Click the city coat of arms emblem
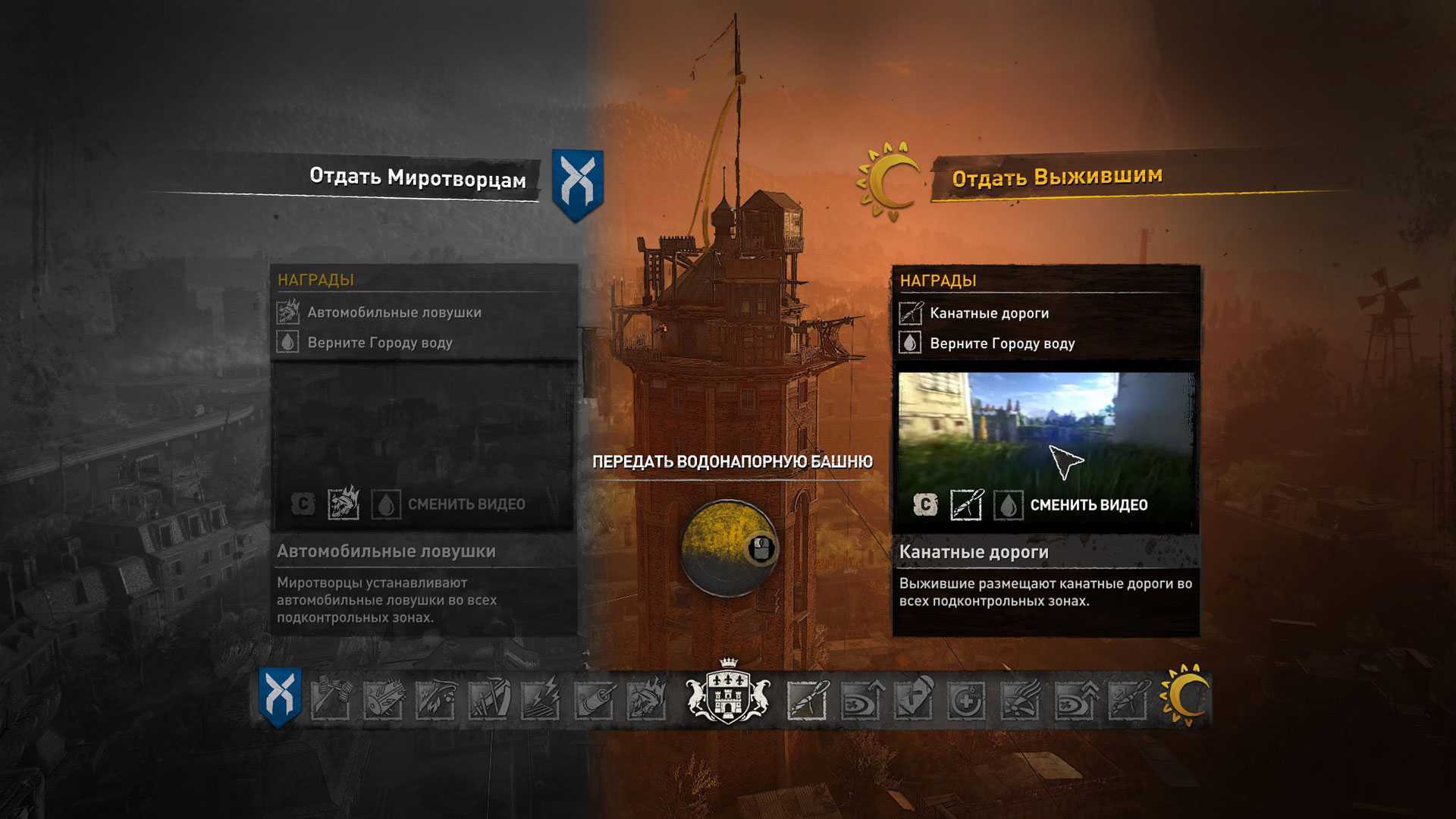 pos(727,693)
